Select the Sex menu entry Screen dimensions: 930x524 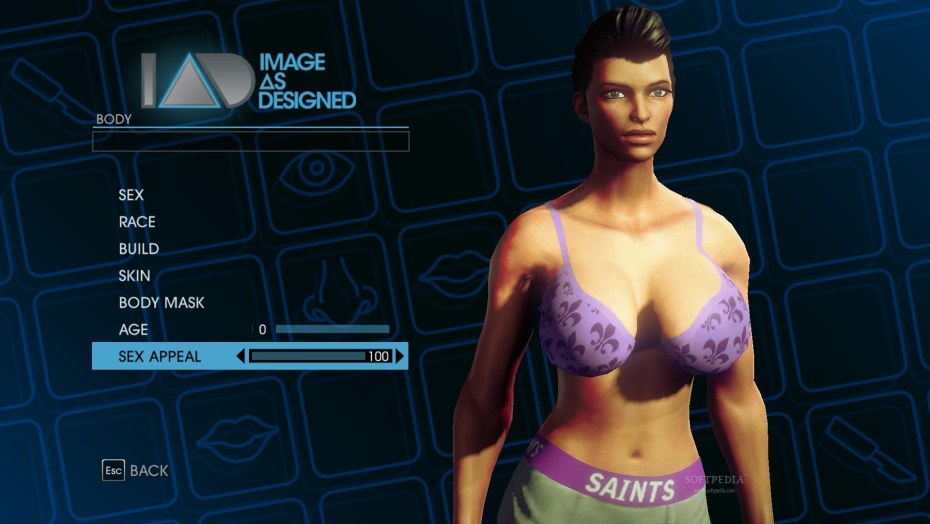(131, 195)
